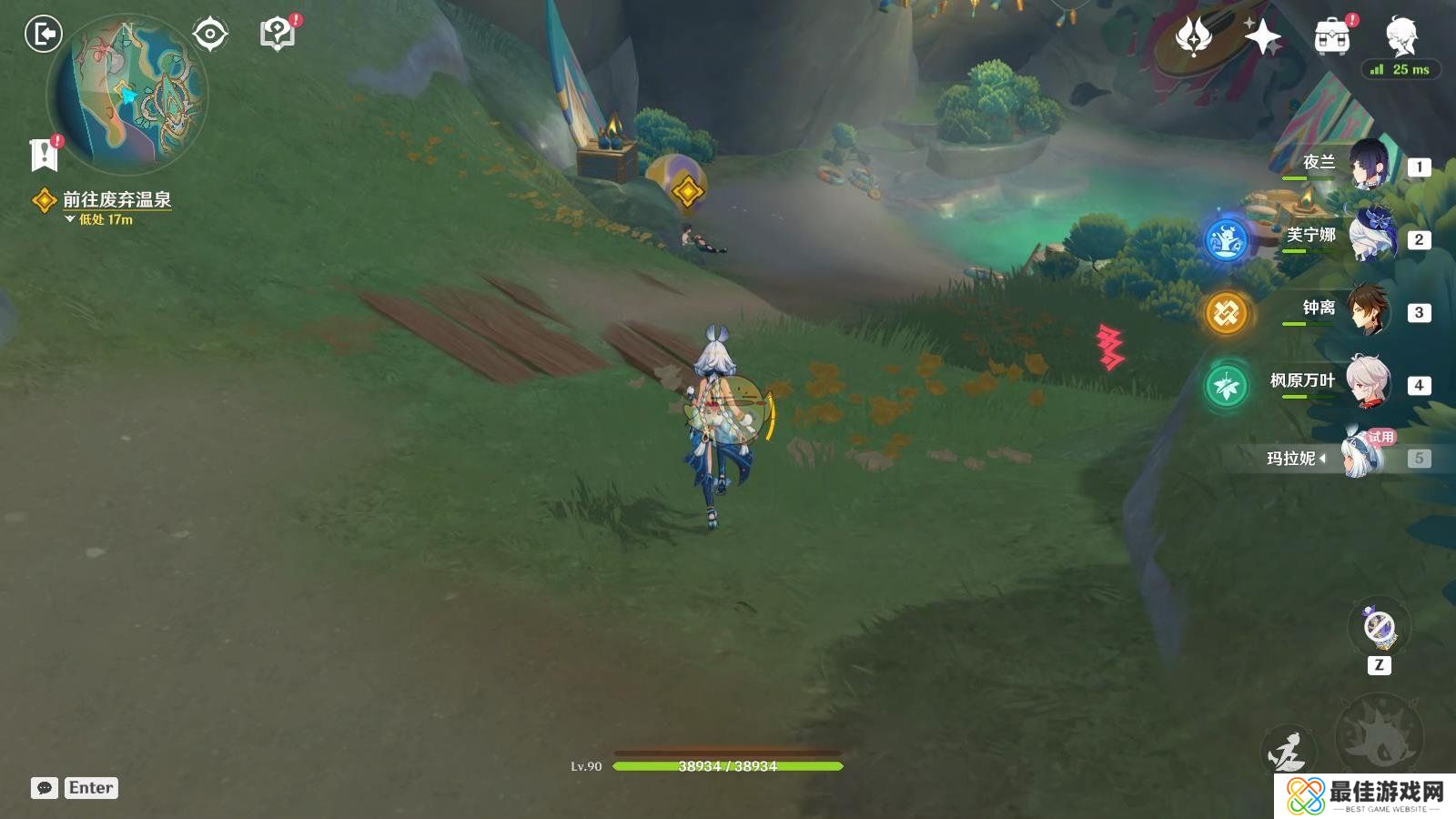Viewport: 1456px width, 819px height.
Task: Select trial character 玛拉妮
Action: coord(1362,455)
